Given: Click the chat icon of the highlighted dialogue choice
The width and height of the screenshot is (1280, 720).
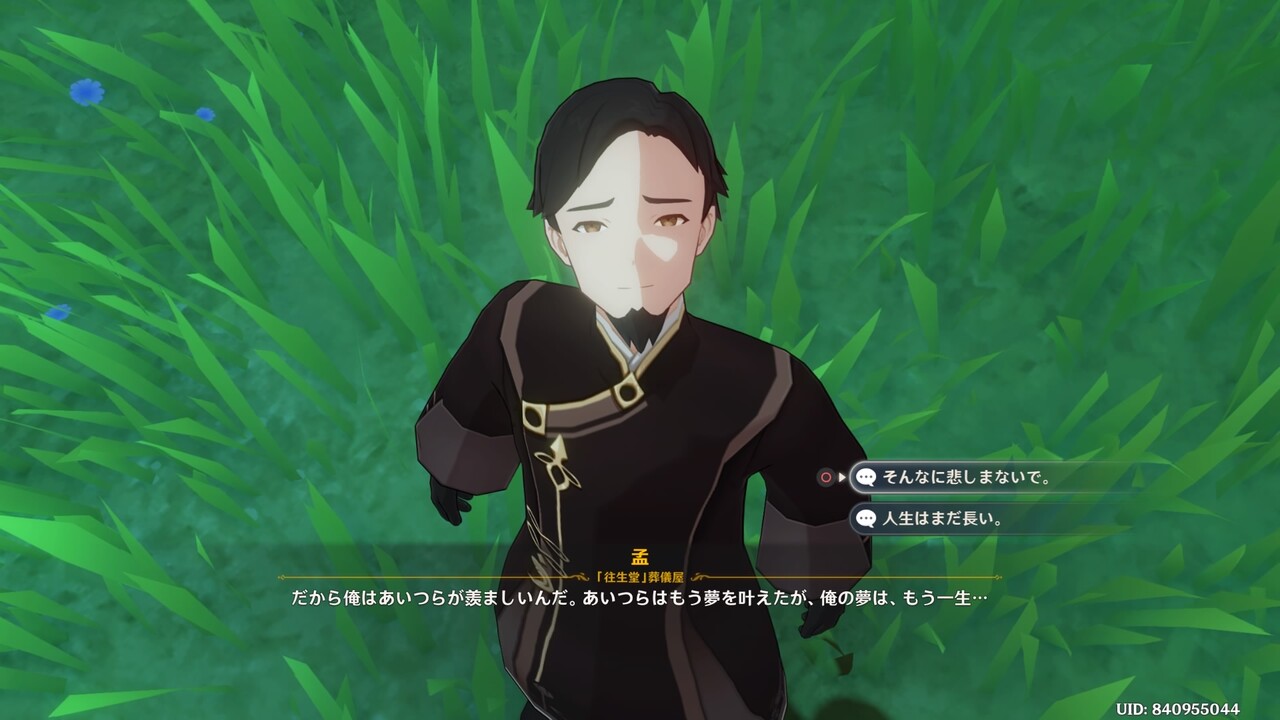Looking at the screenshot, I should click(x=866, y=478).
